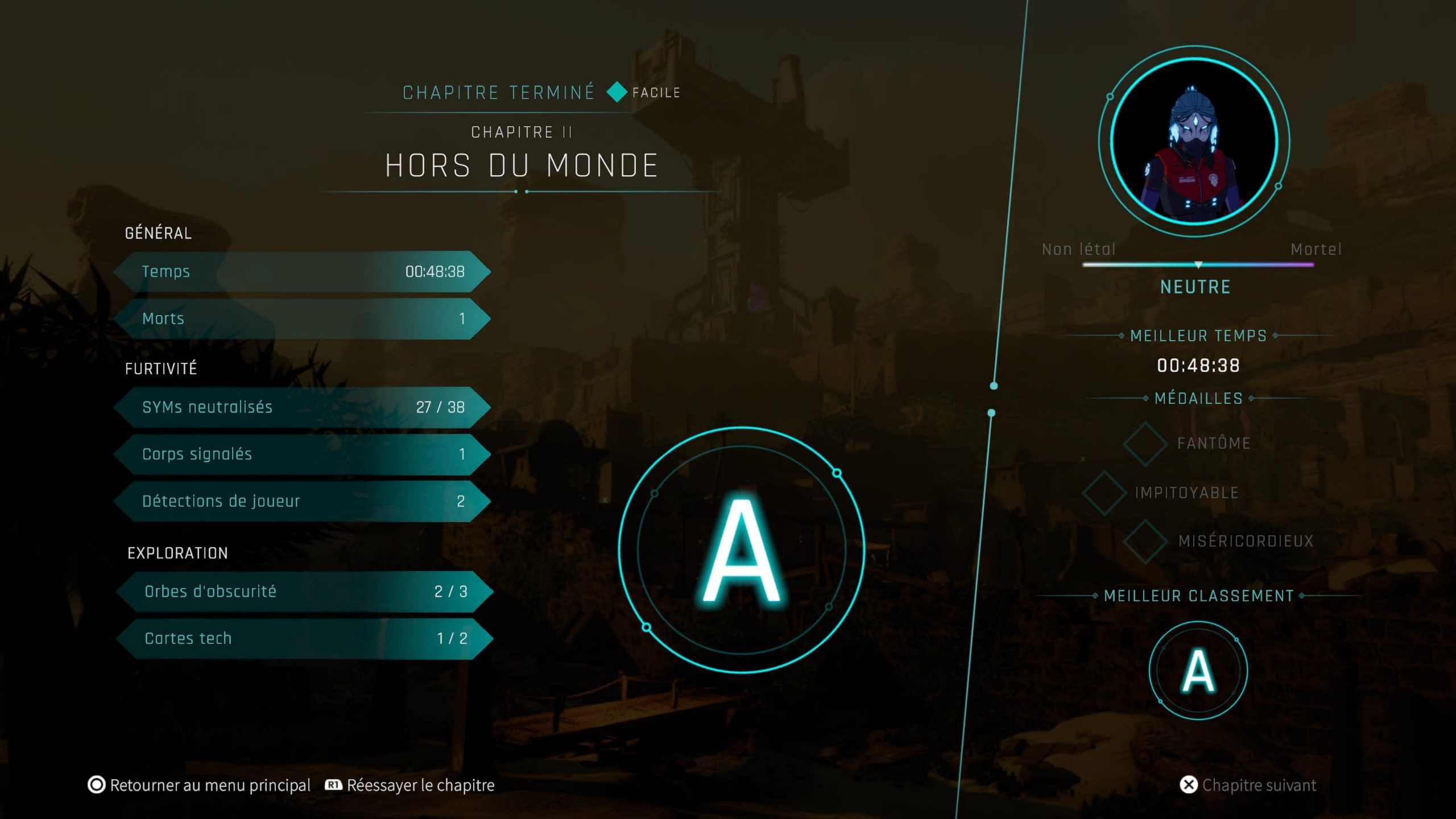
Task: Select the Fantôme medal entry
Action: pos(1189,444)
